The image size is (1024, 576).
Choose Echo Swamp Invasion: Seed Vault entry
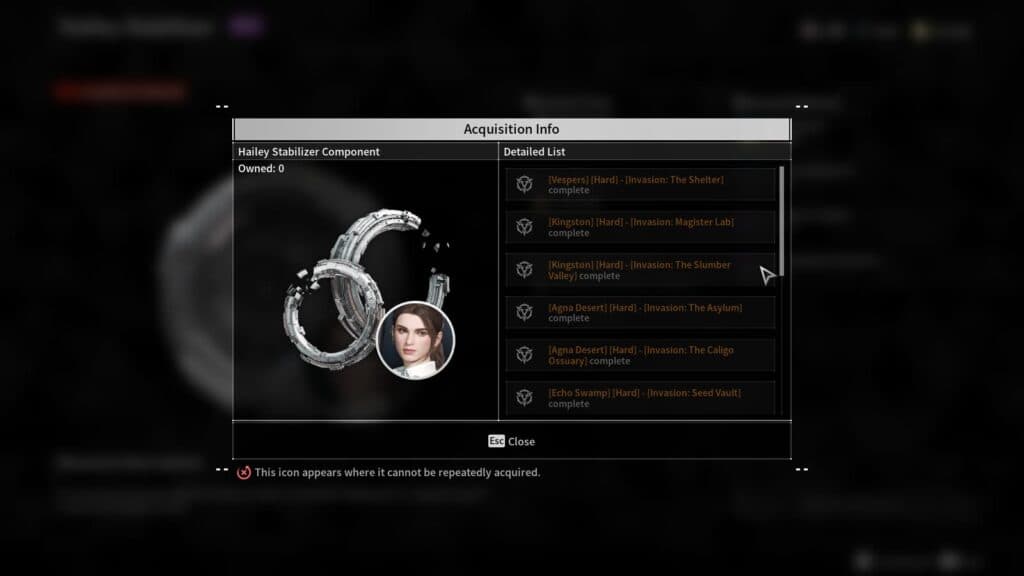click(640, 398)
